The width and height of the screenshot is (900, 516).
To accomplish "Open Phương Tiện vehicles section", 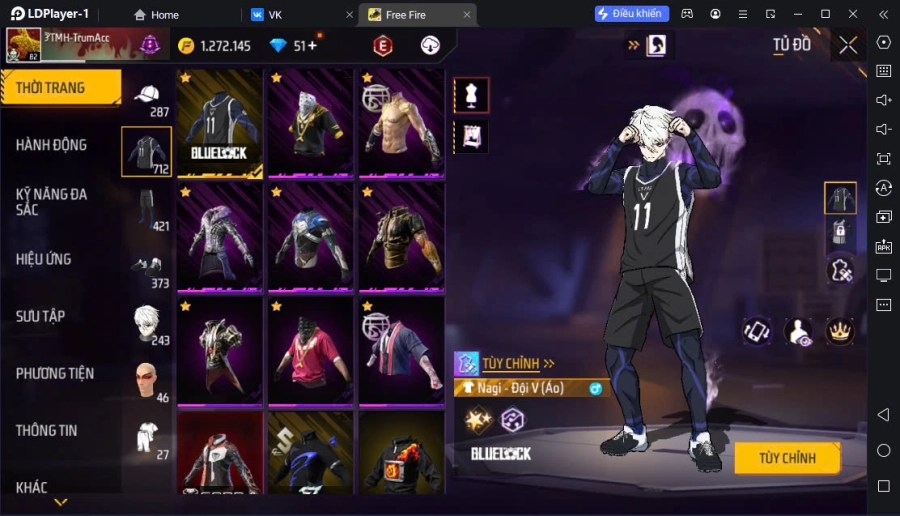I will pyautogui.click(x=55, y=373).
